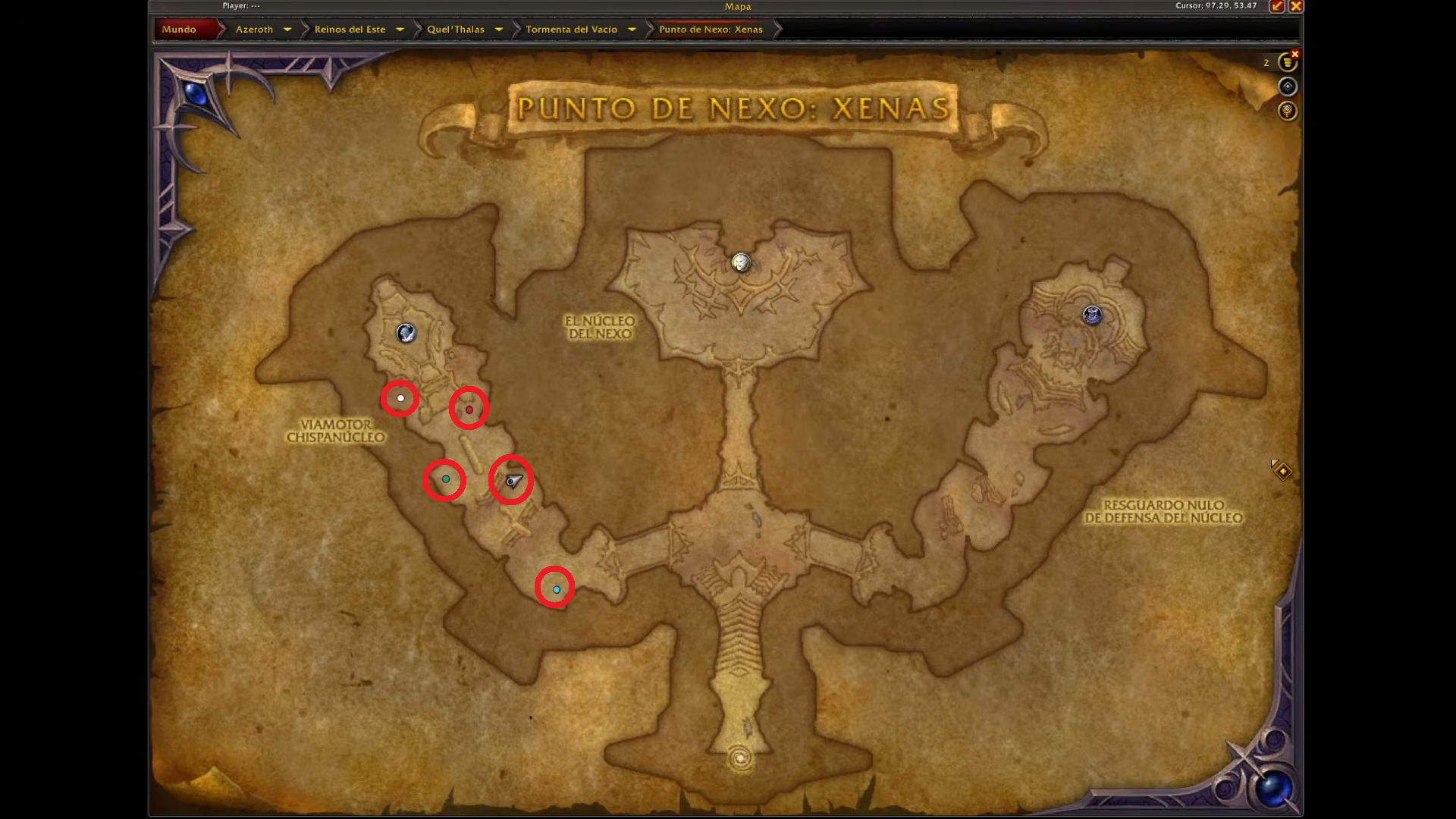The image size is (1456, 819).
Task: Toggle the edit pencil icon in title bar
Action: point(1278,6)
